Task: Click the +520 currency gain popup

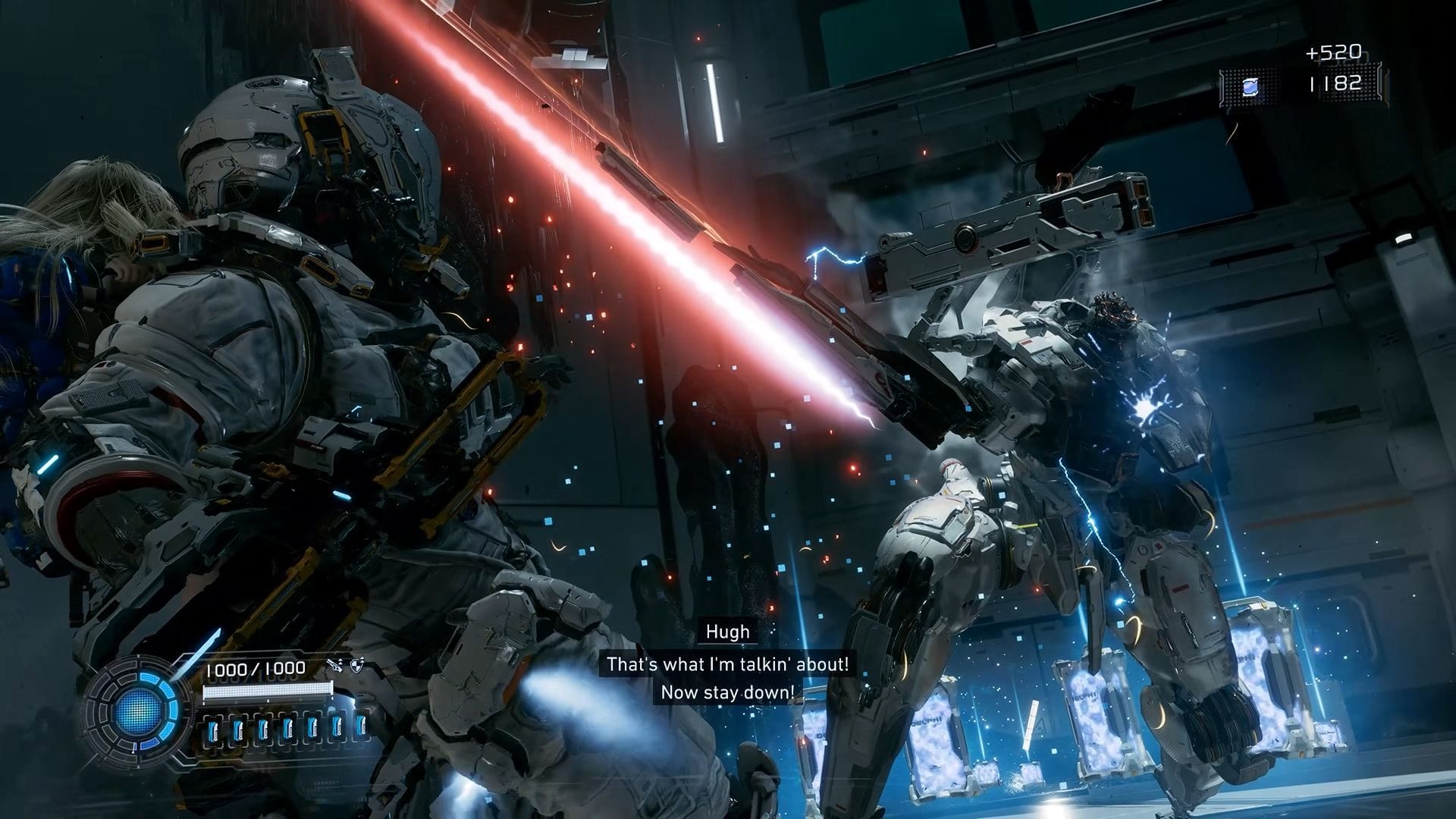Action: (x=1333, y=51)
